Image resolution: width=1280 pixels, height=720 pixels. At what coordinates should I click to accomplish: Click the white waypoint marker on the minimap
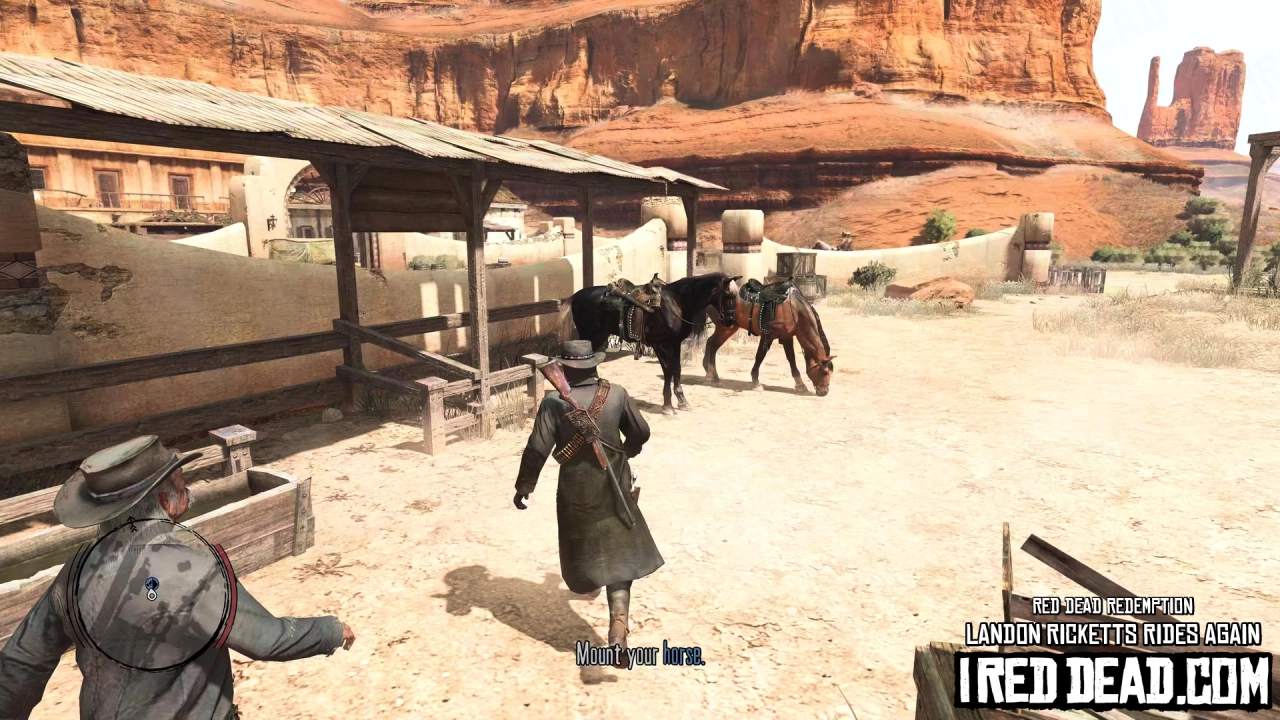pos(152,596)
